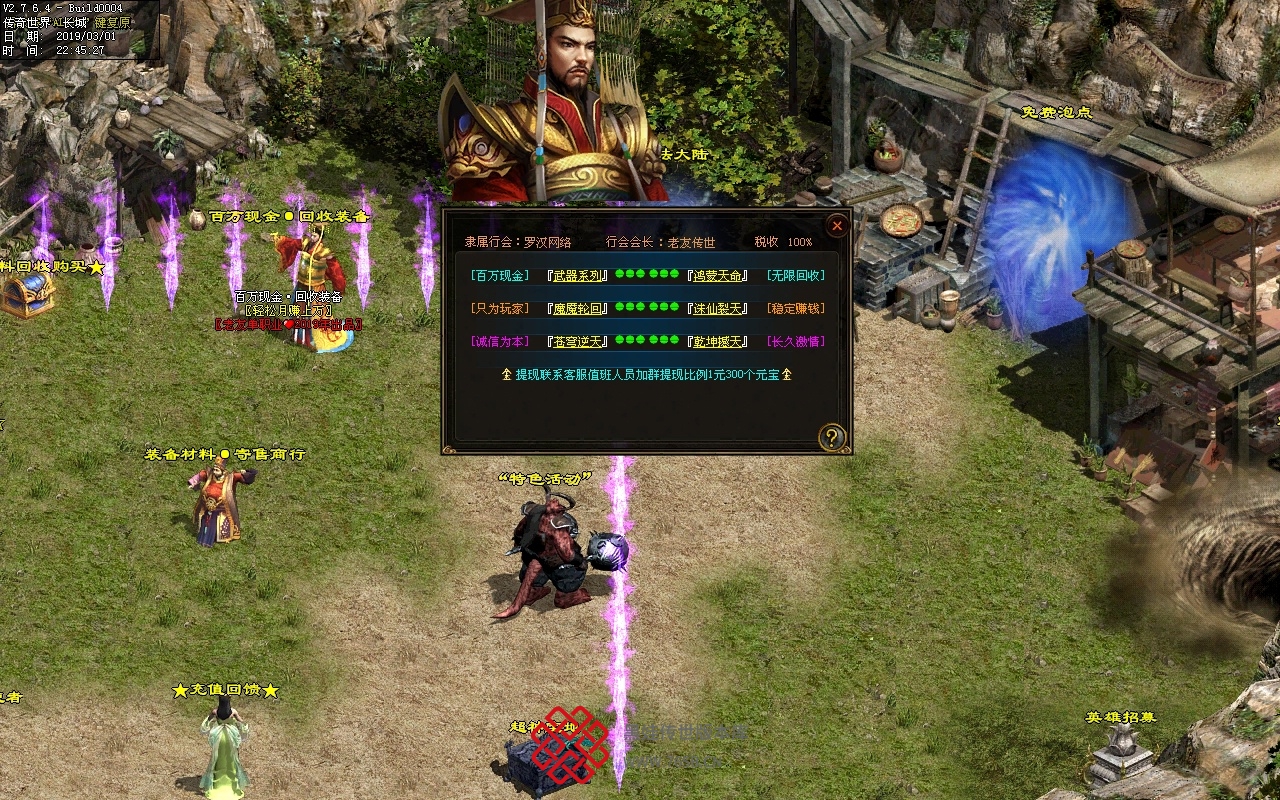Open the 诛仙裂天 link
This screenshot has height=800, width=1280.
718,309
